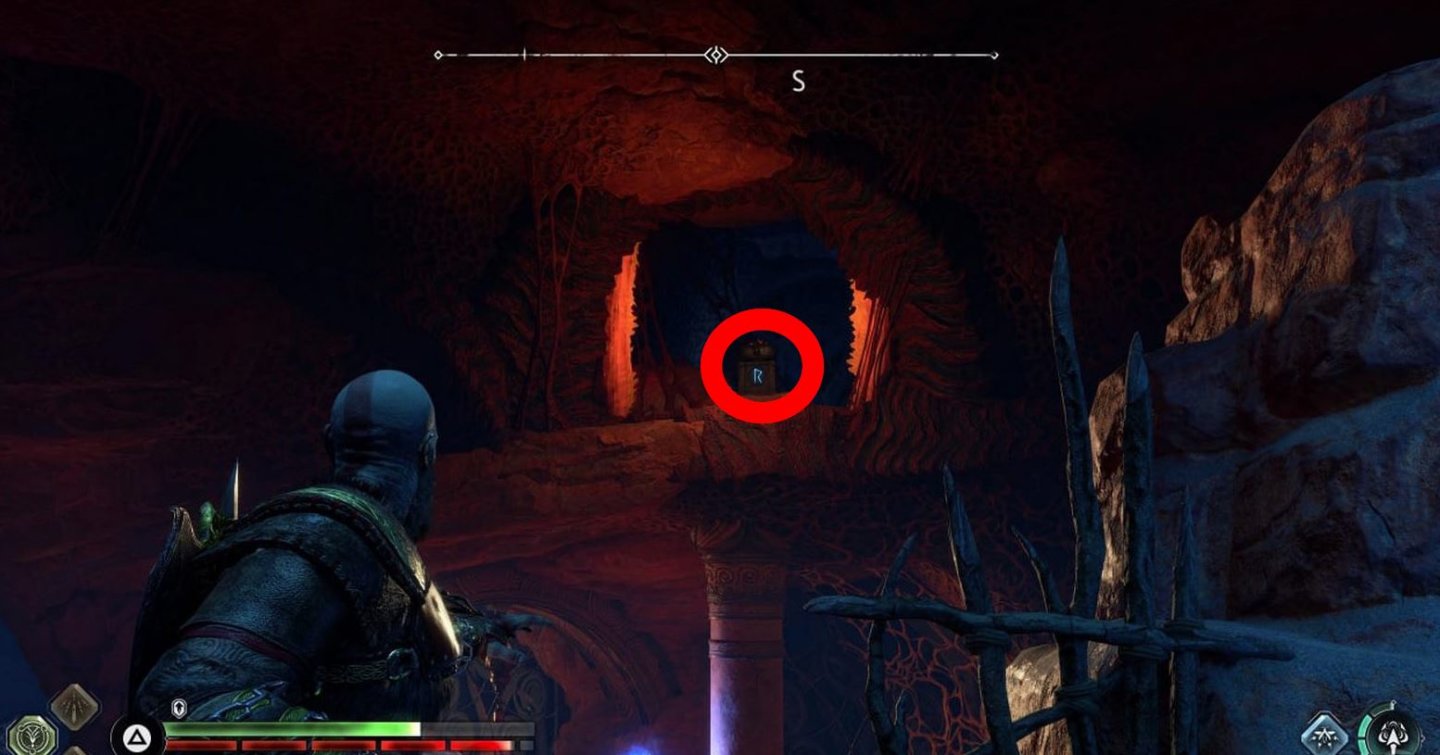
Task: Toggle the compass quest marker diamond
Action: coord(715,55)
